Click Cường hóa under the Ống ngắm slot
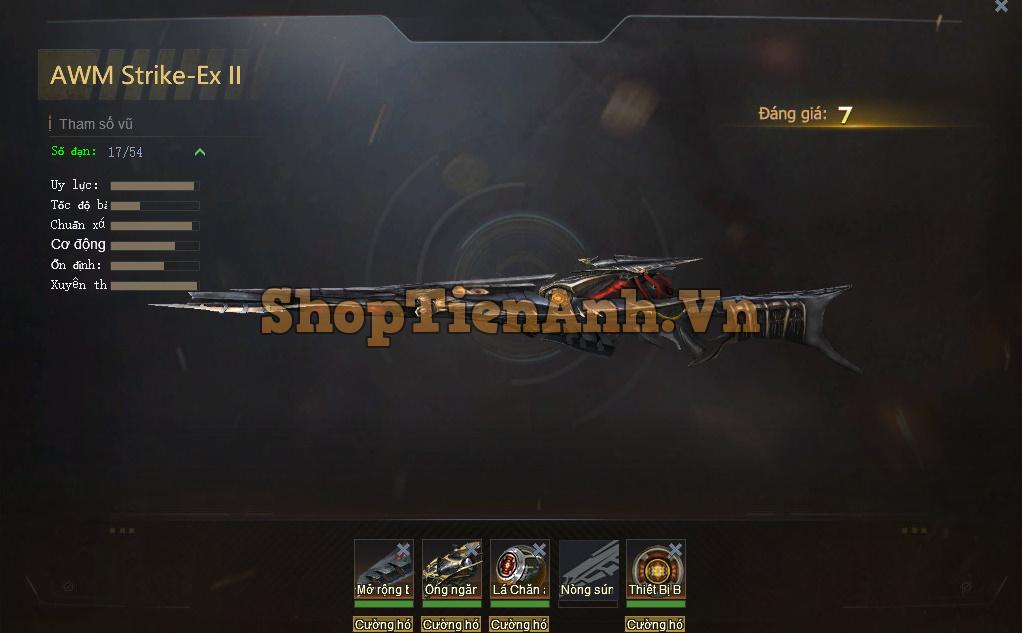The width and height of the screenshot is (1022, 633). (451, 625)
